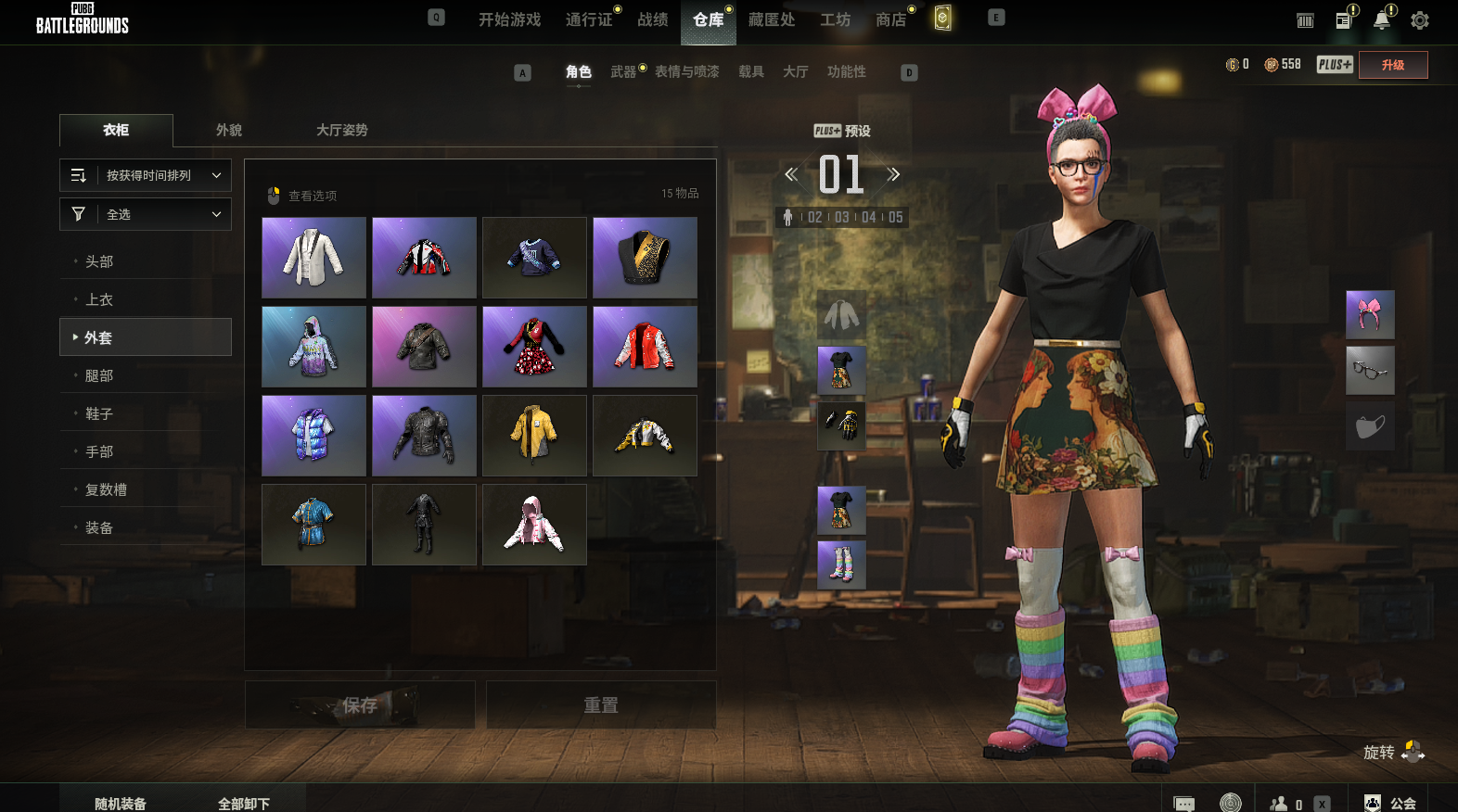
Task: Open the 武器 weapons sub-tab
Action: (x=623, y=71)
